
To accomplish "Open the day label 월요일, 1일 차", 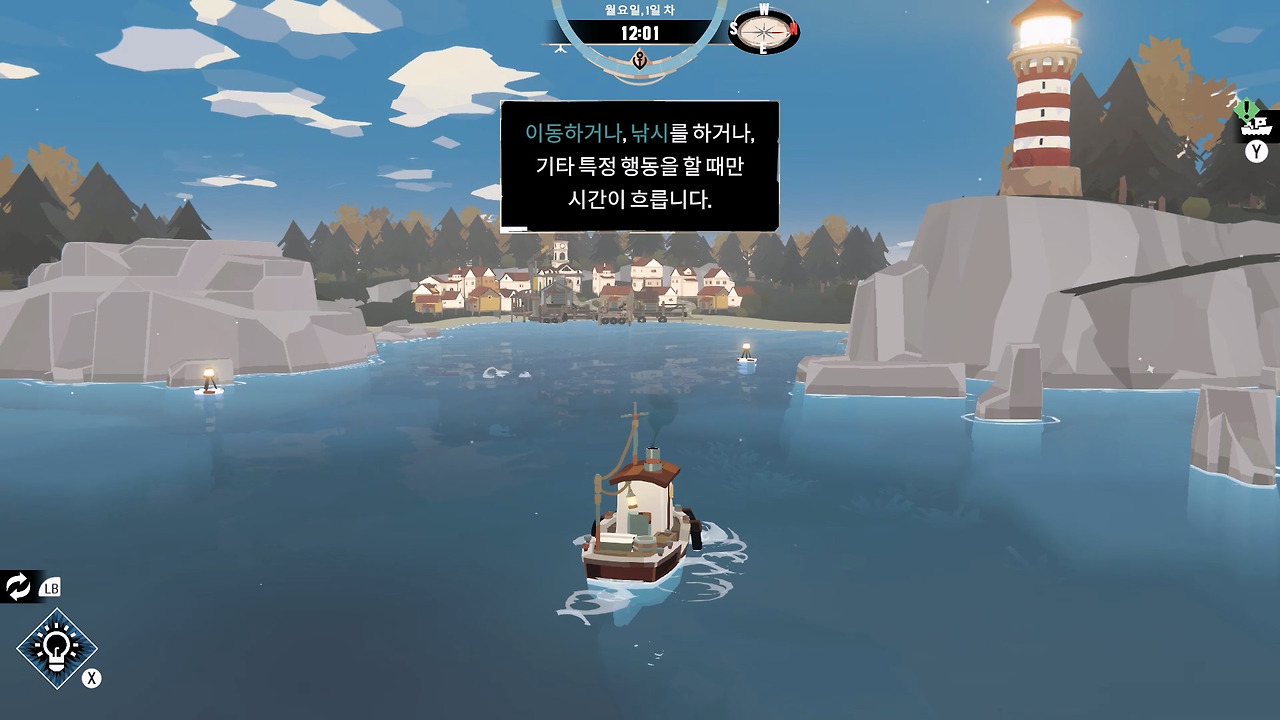I will pyautogui.click(x=640, y=9).
